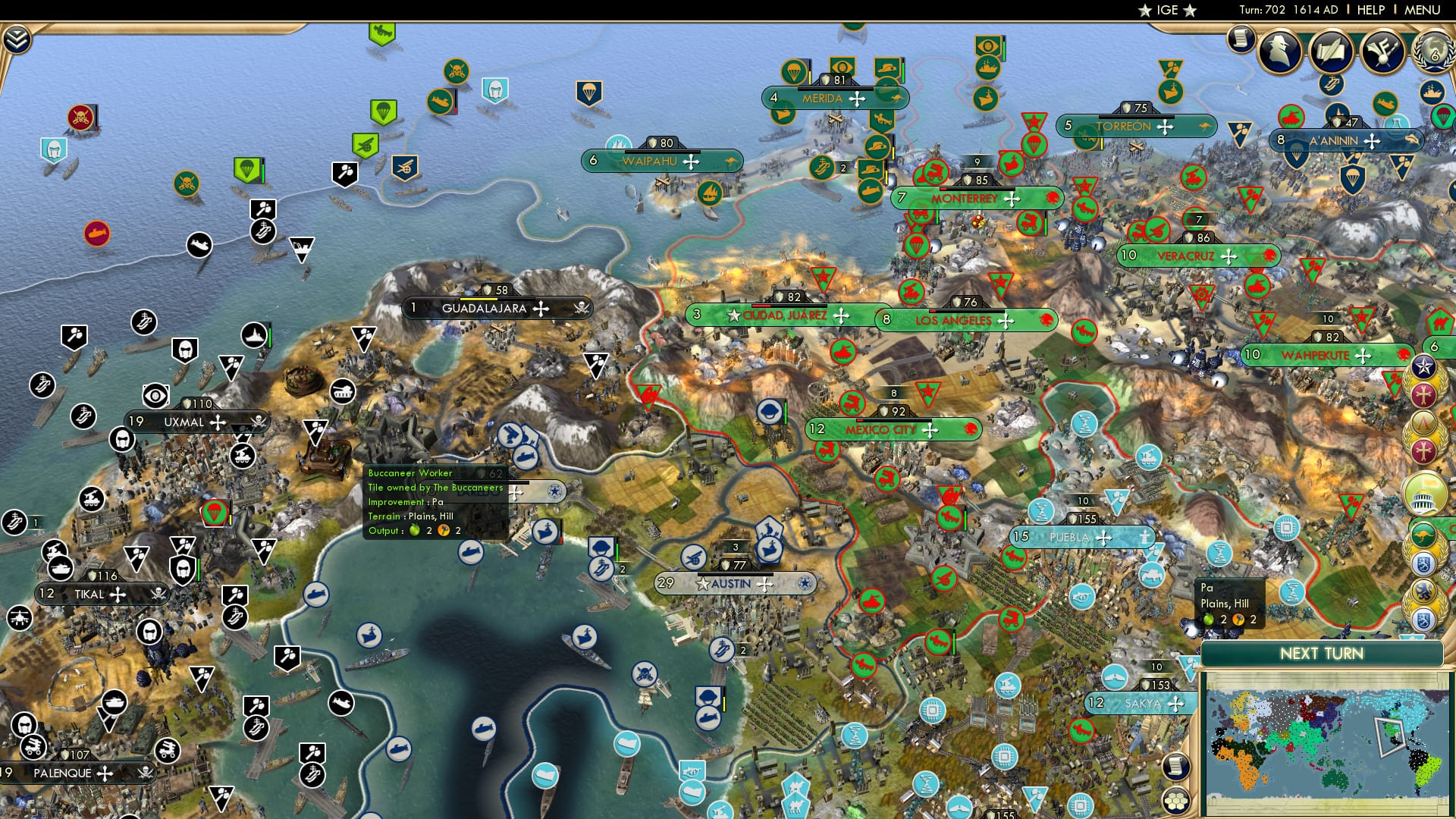The width and height of the screenshot is (1456, 819).
Task: Select America's star emblem on the right edge
Action: (x=1423, y=366)
